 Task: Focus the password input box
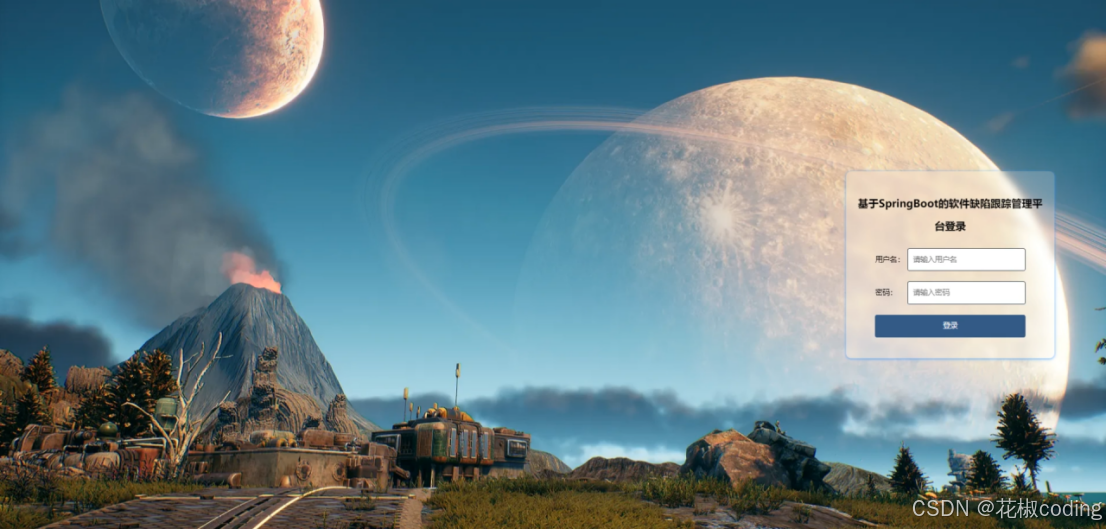(x=966, y=292)
